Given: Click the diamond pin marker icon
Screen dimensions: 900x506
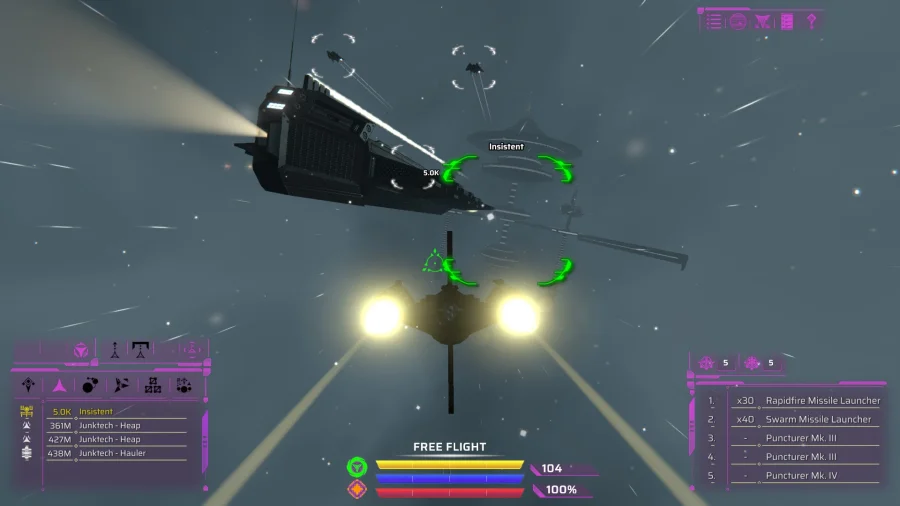Looking at the screenshot, I should [x=812, y=21].
